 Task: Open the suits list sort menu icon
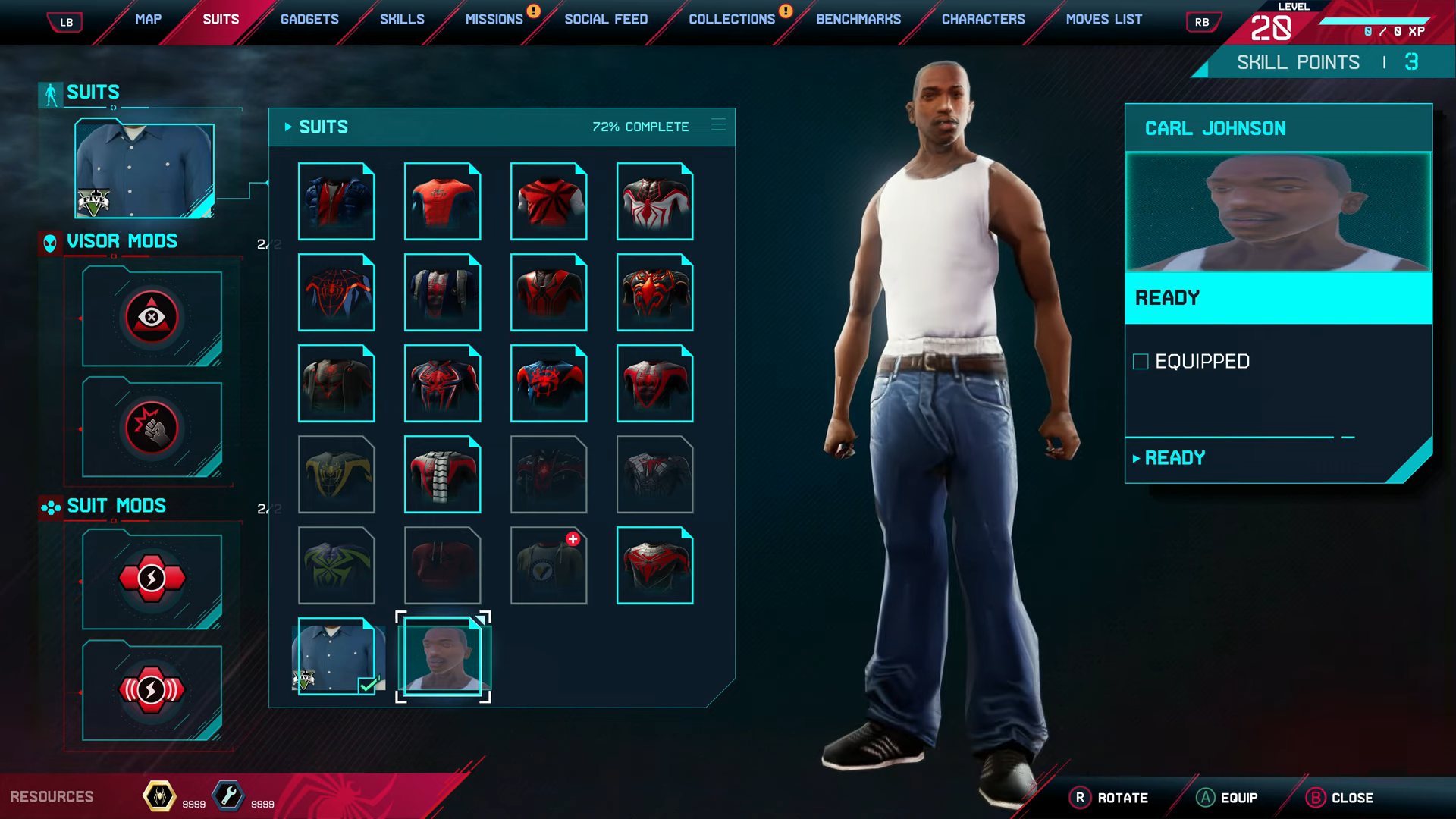[x=718, y=125]
